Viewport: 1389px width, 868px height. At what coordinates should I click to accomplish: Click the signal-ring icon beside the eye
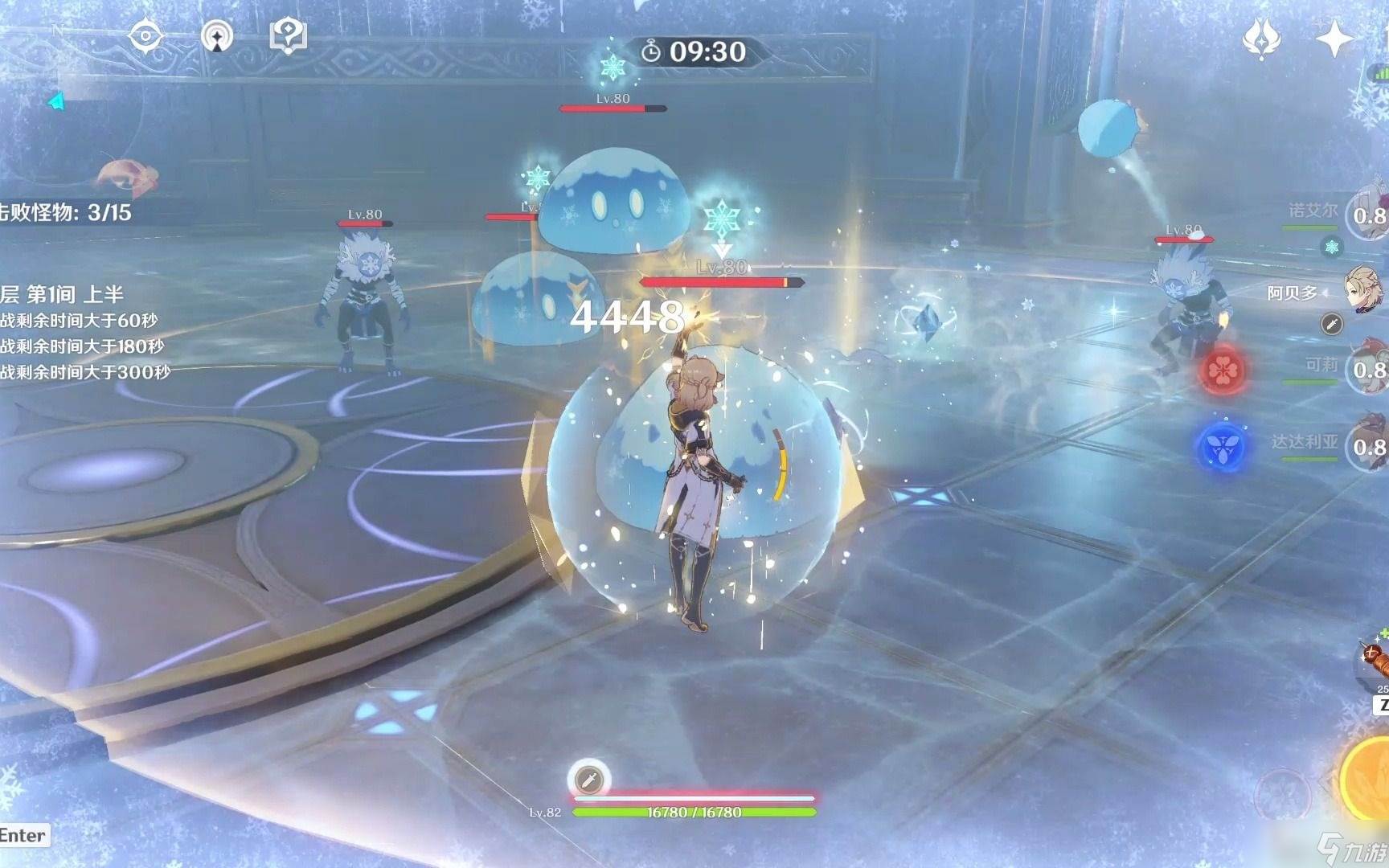[x=217, y=36]
